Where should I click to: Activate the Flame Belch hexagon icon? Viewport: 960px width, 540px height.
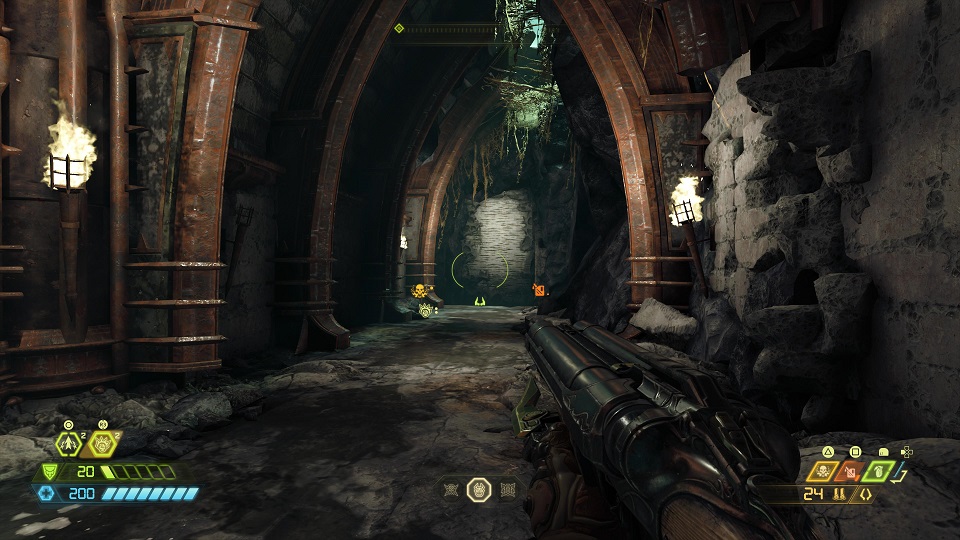[102, 444]
